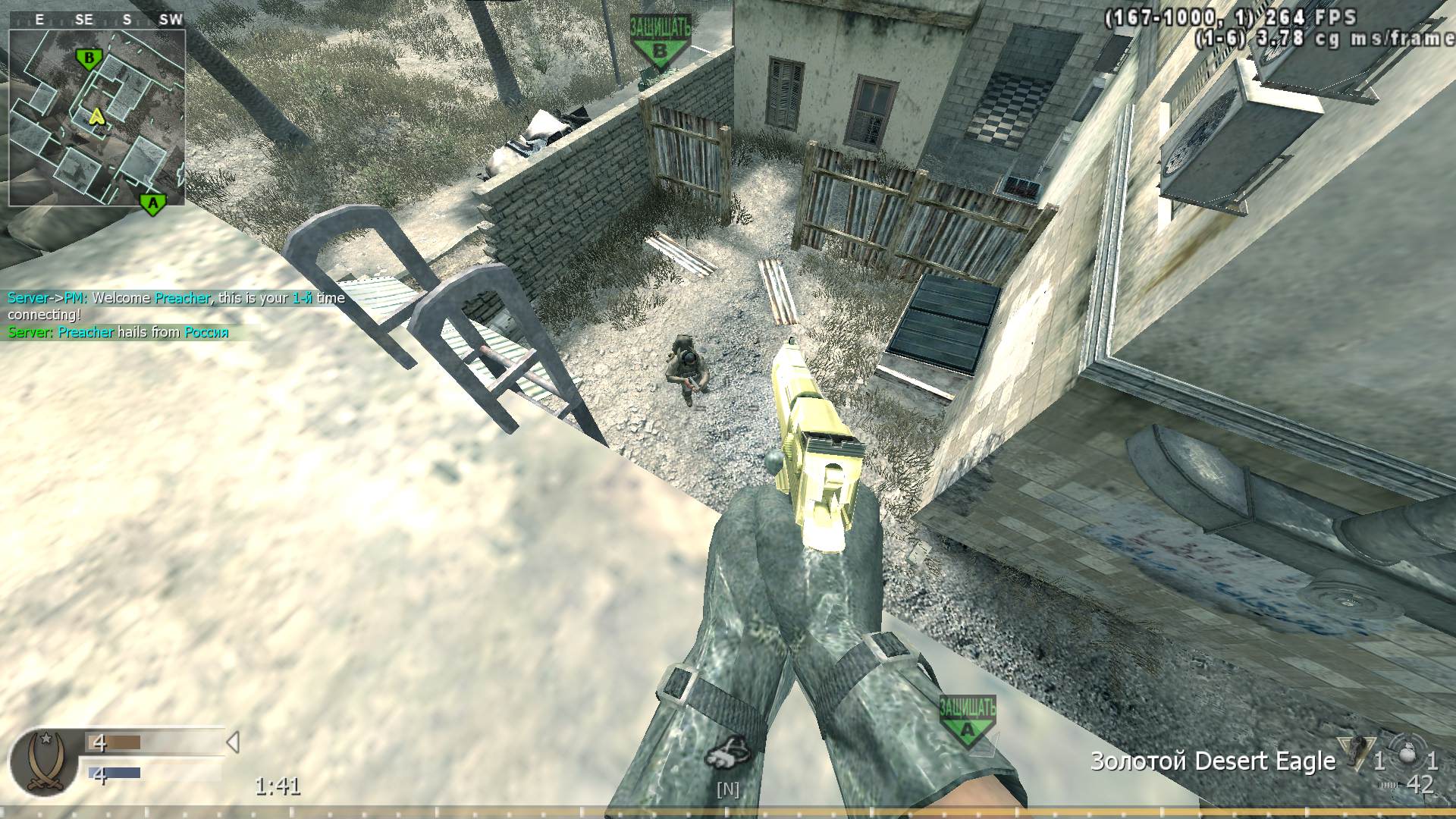This screenshot has height=819, width=1456.
Task: Click the weapon name Золотой Desert Eagle
Action: tap(1213, 760)
